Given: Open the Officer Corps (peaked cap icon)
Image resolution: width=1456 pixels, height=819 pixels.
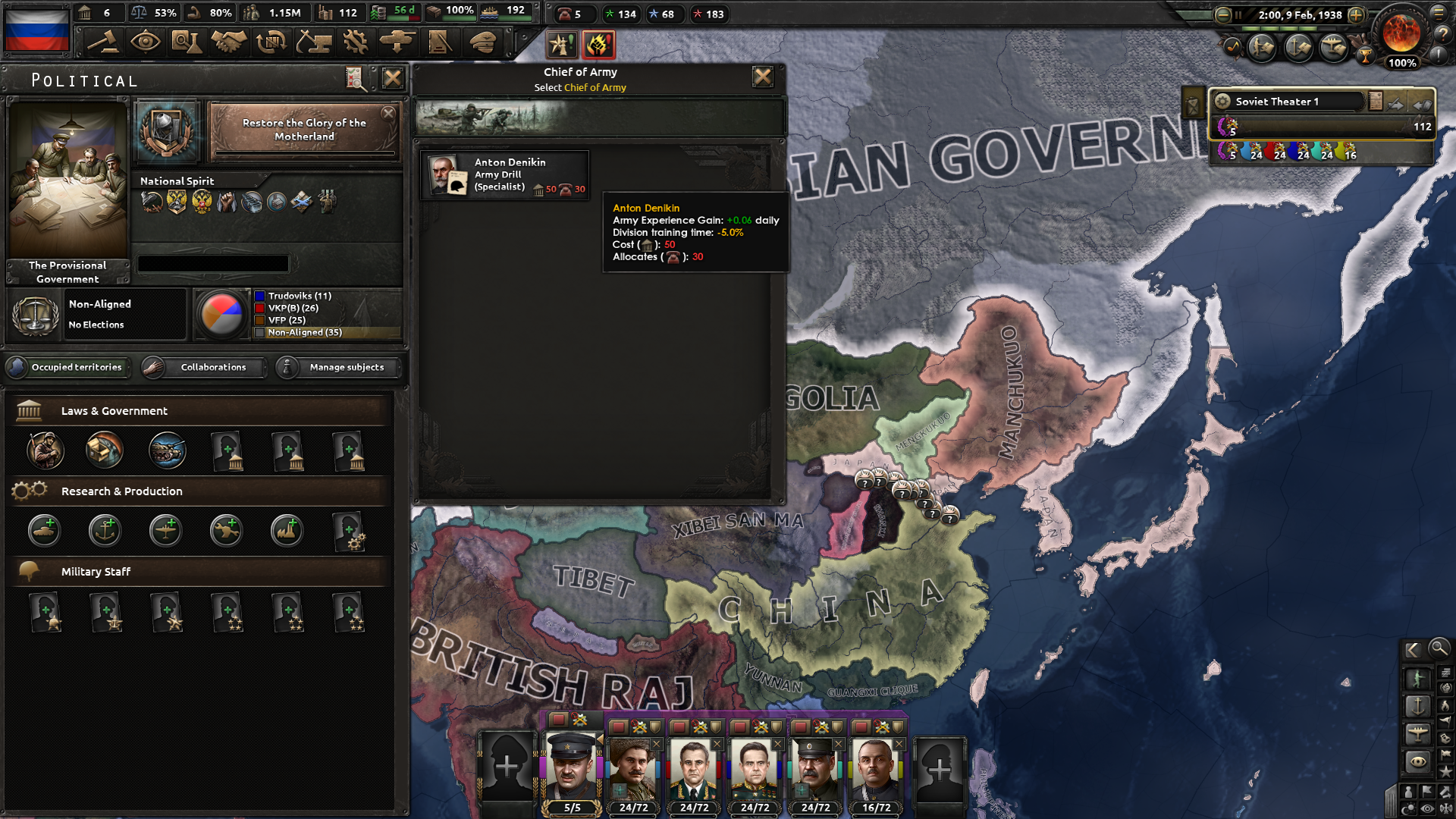Looking at the screenshot, I should click(479, 42).
